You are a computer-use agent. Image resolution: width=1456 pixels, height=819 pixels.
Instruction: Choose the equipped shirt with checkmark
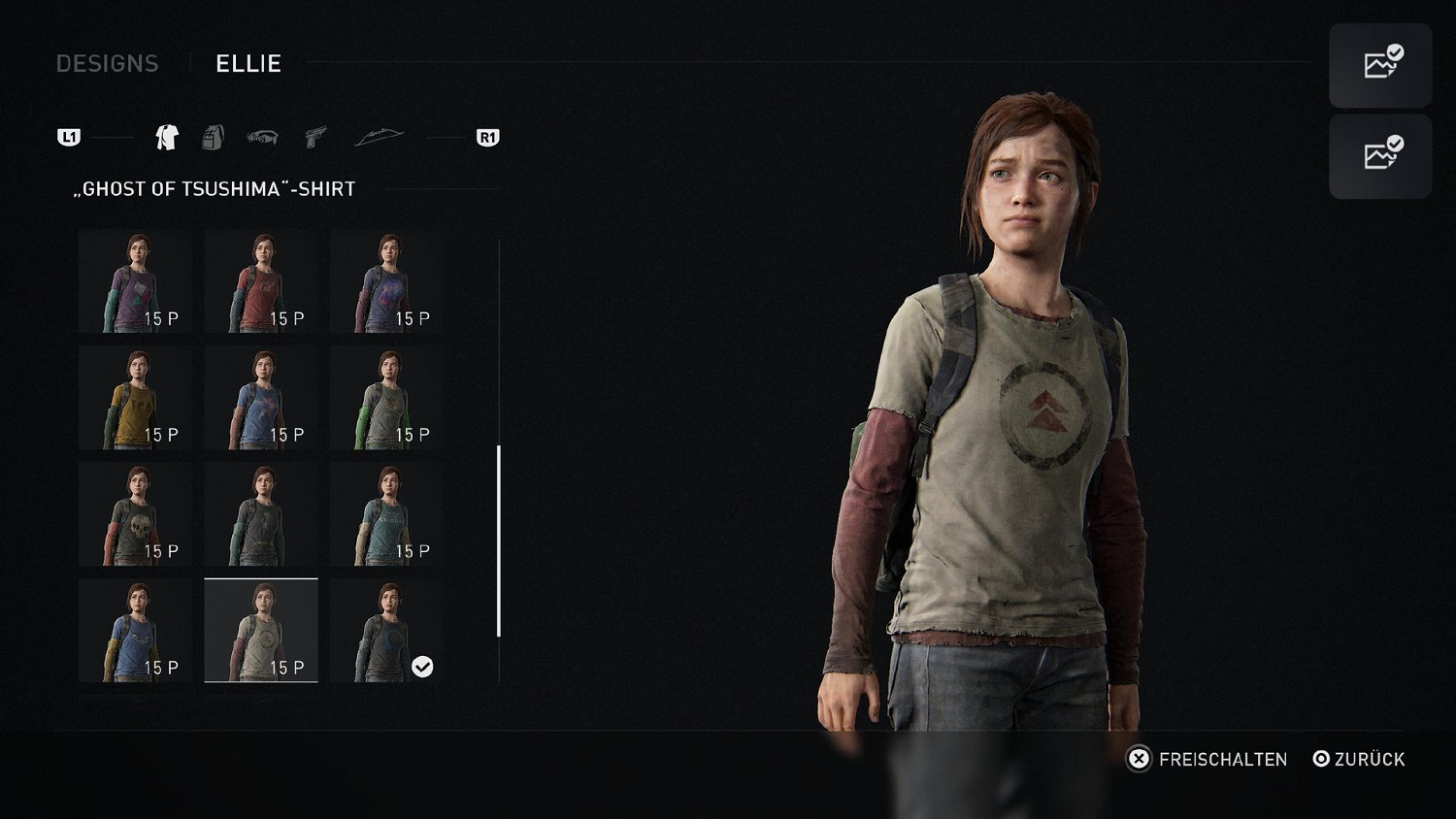click(386, 631)
